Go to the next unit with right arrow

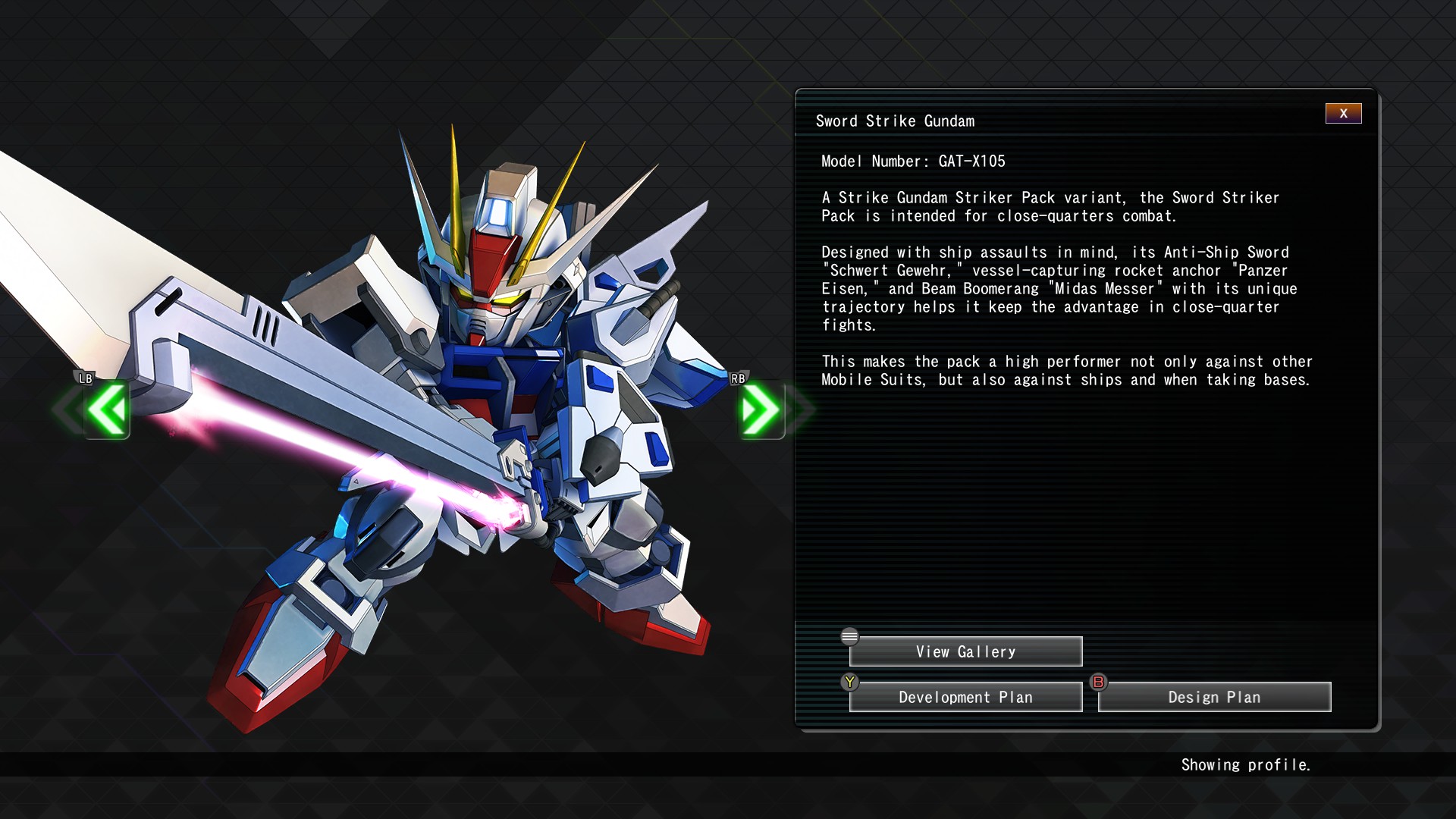tap(761, 409)
